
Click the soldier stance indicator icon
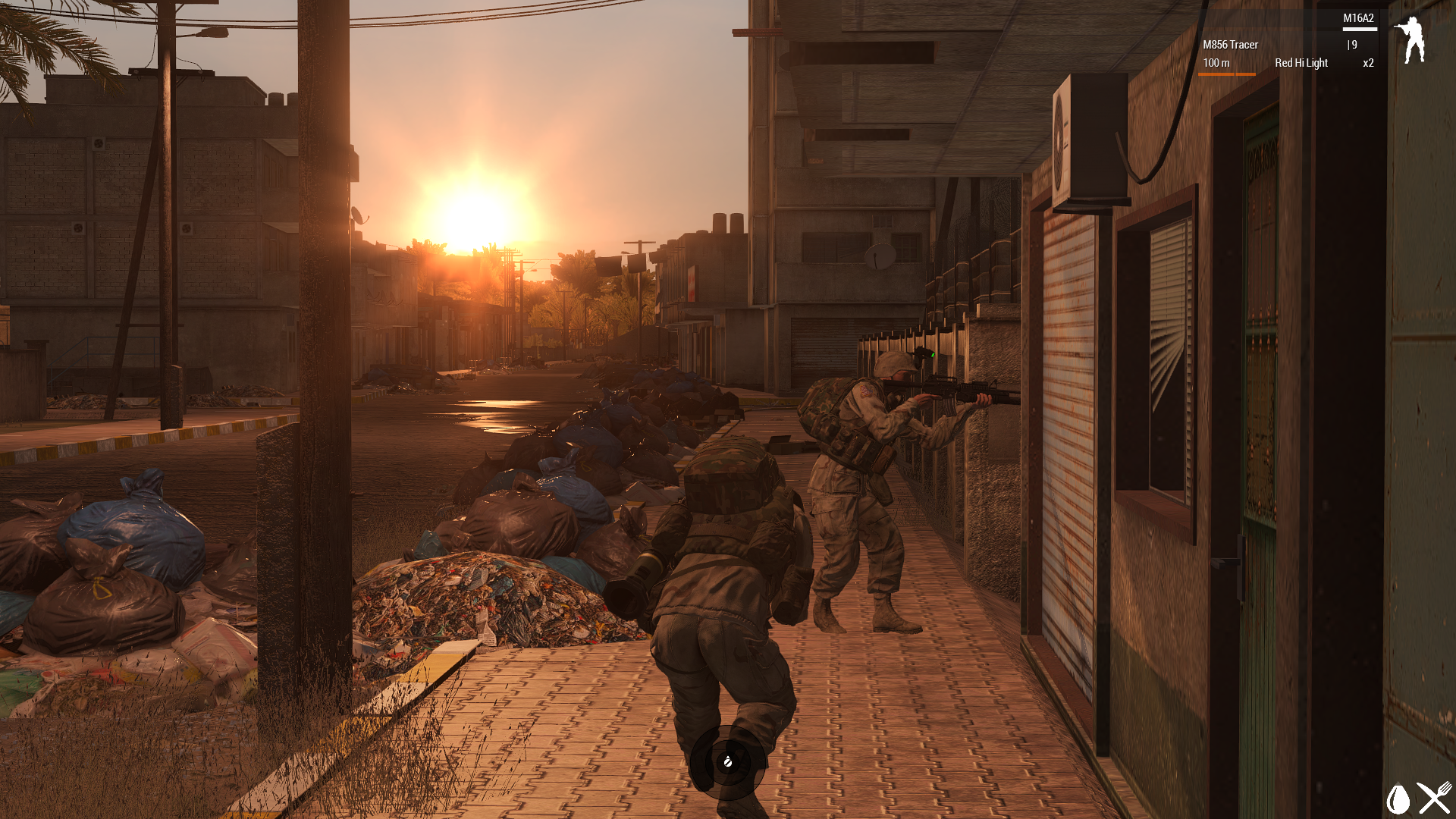click(x=1410, y=40)
